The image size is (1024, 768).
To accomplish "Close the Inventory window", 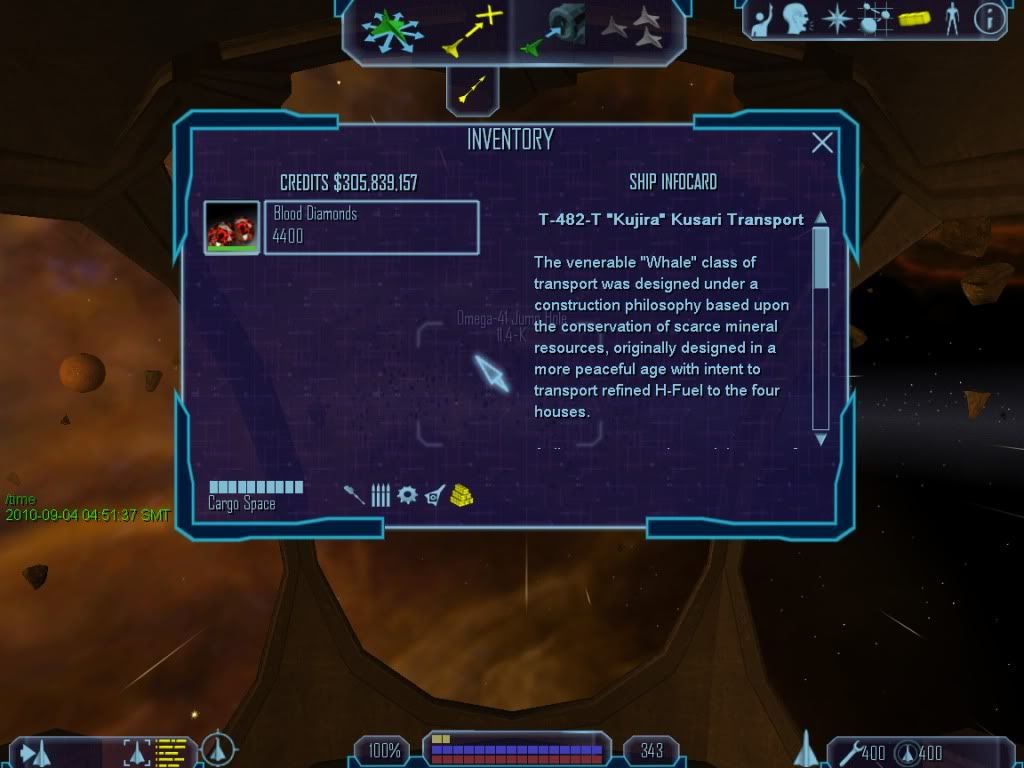I will [x=822, y=143].
